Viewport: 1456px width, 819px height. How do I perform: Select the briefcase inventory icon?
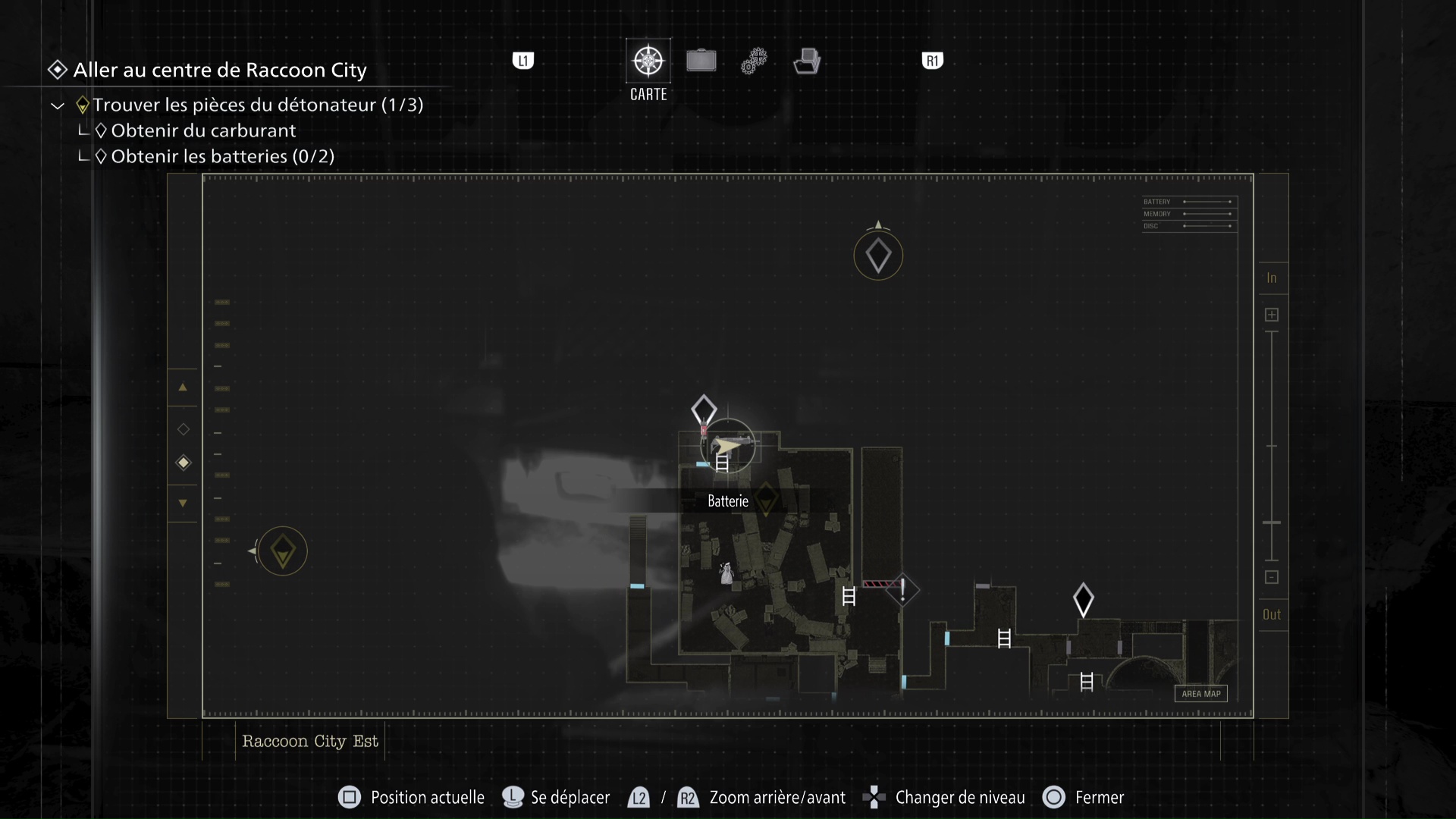[701, 61]
